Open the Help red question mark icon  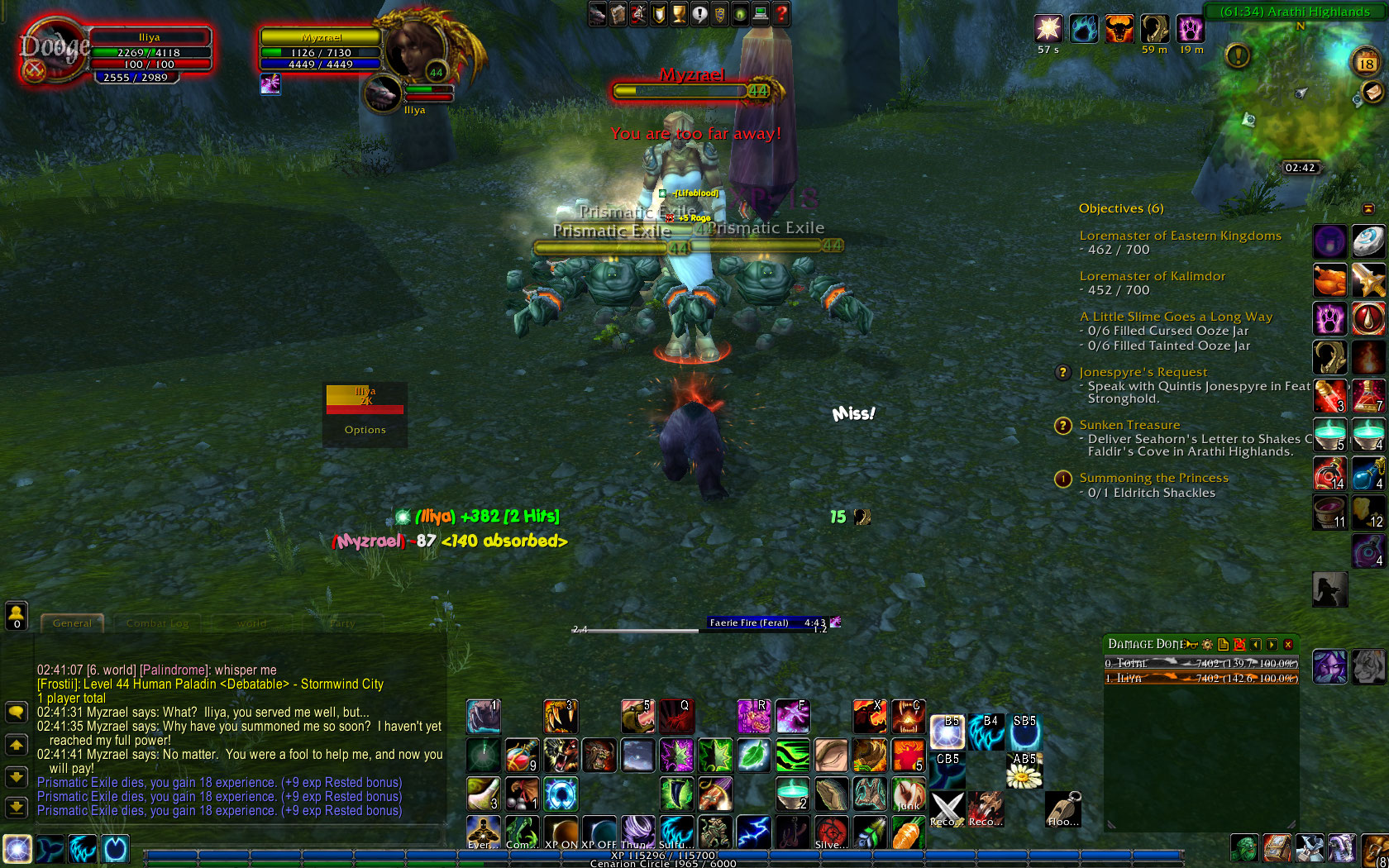point(779,13)
